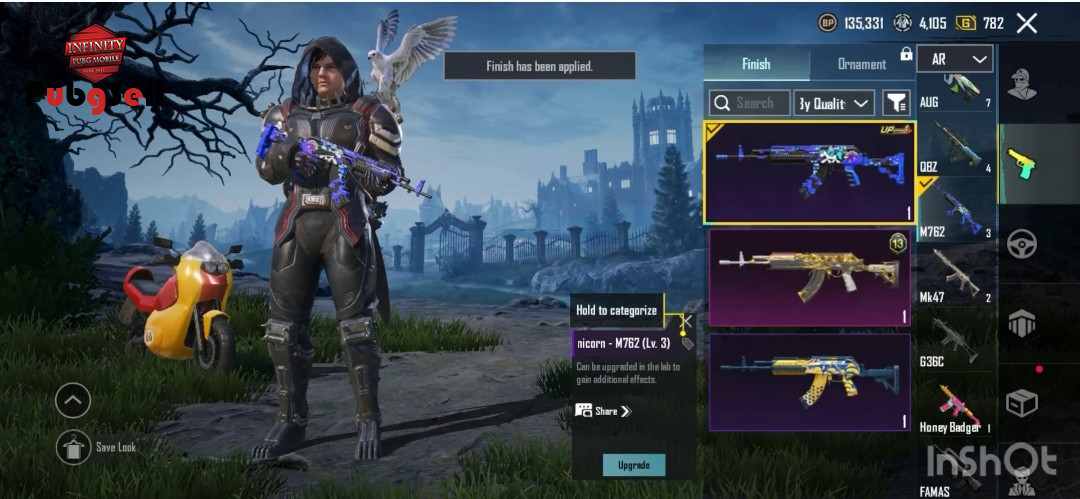Open the Ornament tab
This screenshot has width=1080, height=499.
point(861,64)
